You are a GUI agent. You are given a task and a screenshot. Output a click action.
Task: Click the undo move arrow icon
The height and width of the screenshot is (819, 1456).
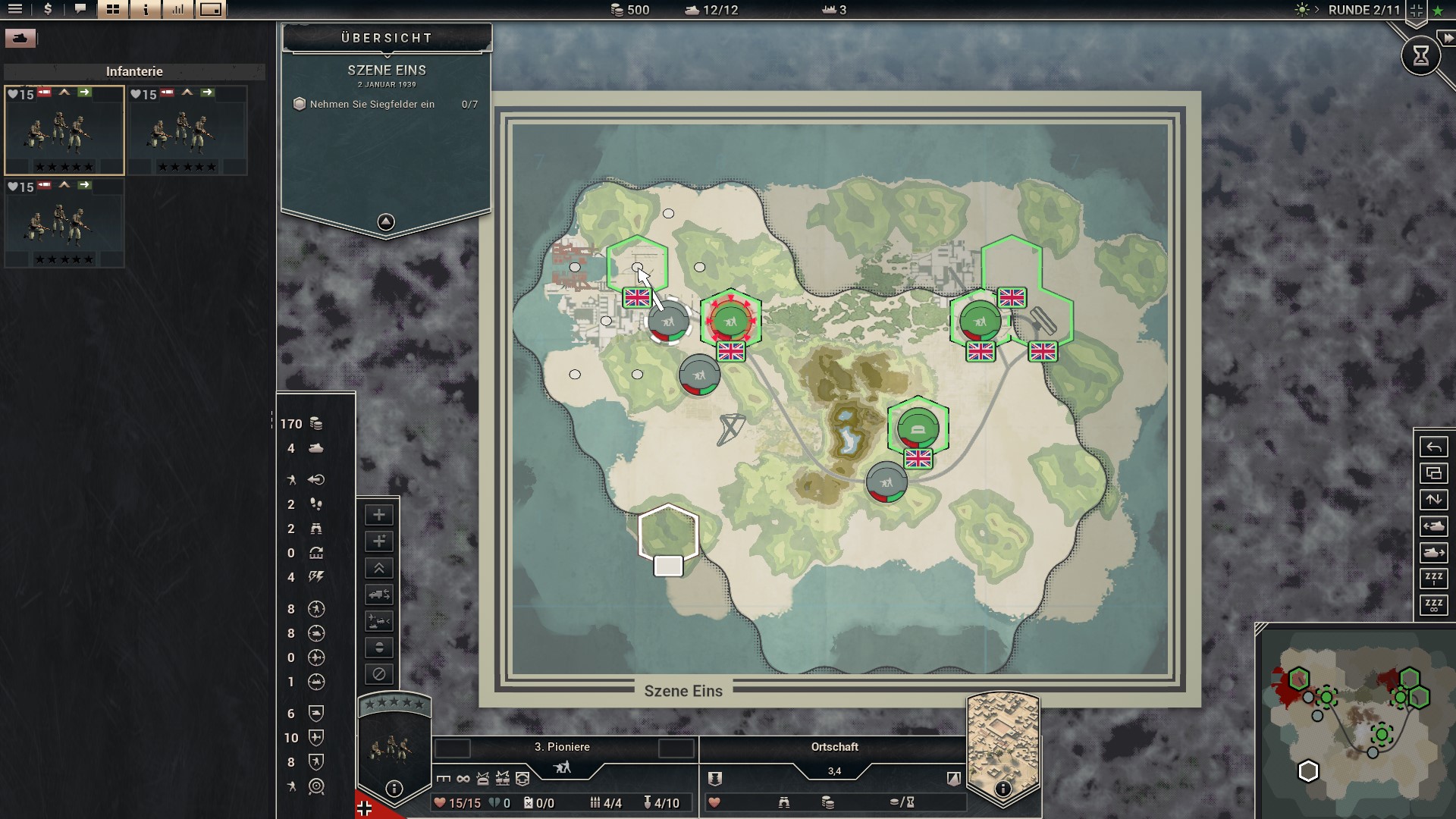click(x=1436, y=446)
